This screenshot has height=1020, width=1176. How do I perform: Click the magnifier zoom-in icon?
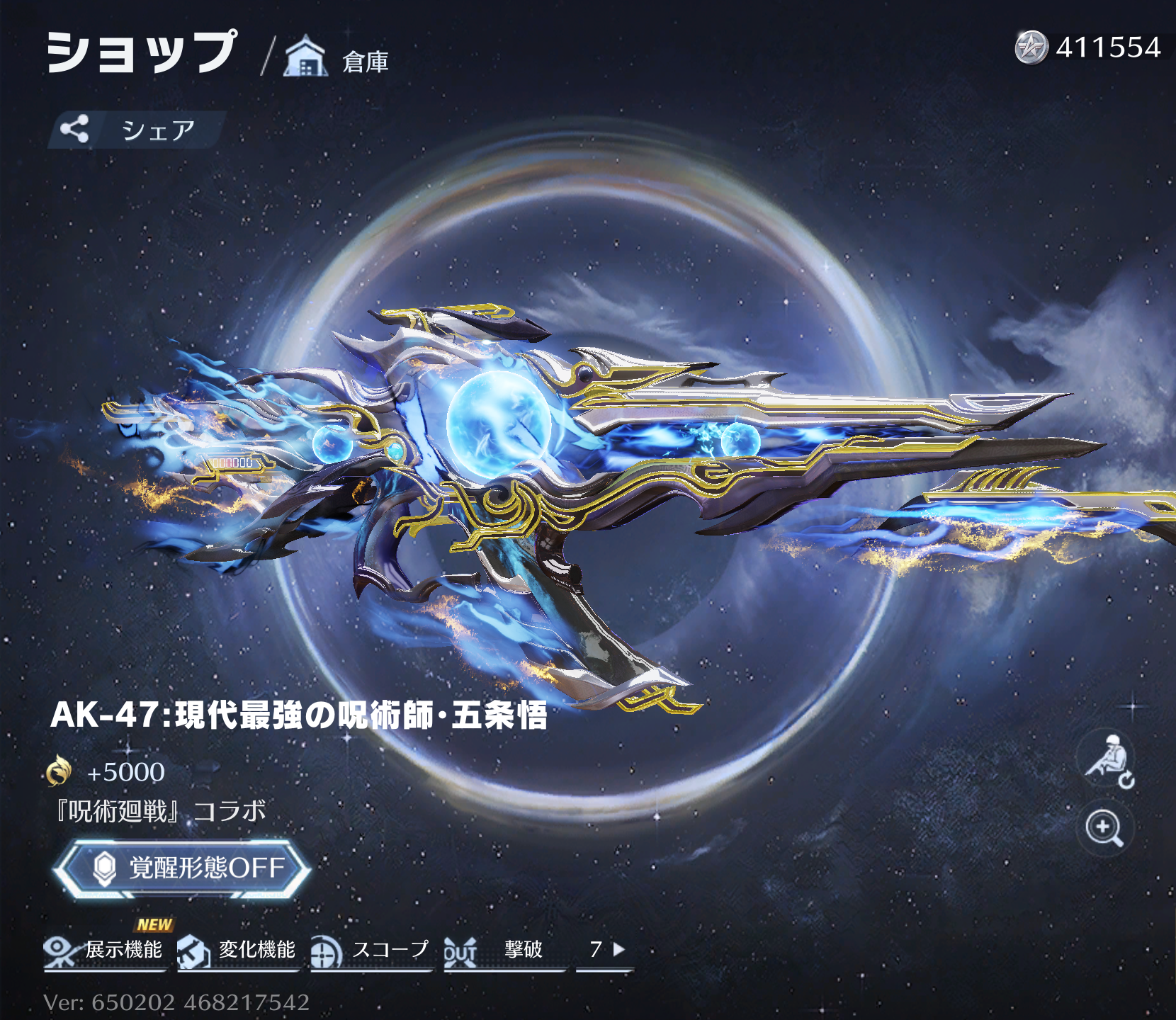coord(1104,828)
